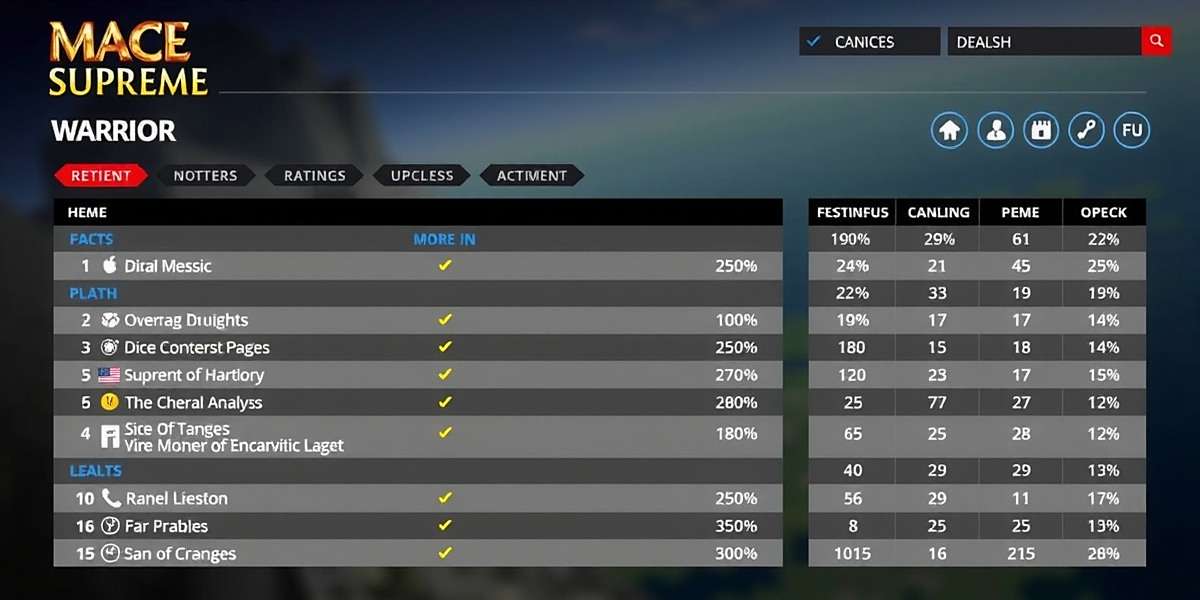Screen dimensions: 1200x600
Task: Toggle the Canices checkbox
Action: tap(814, 41)
